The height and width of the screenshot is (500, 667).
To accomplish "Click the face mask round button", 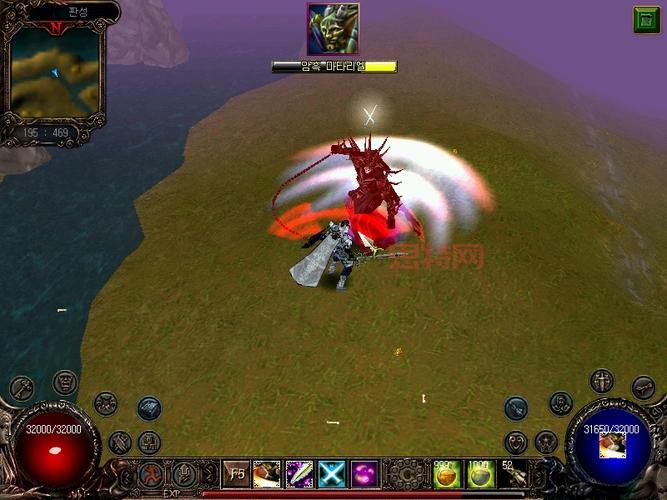I will [65, 381].
